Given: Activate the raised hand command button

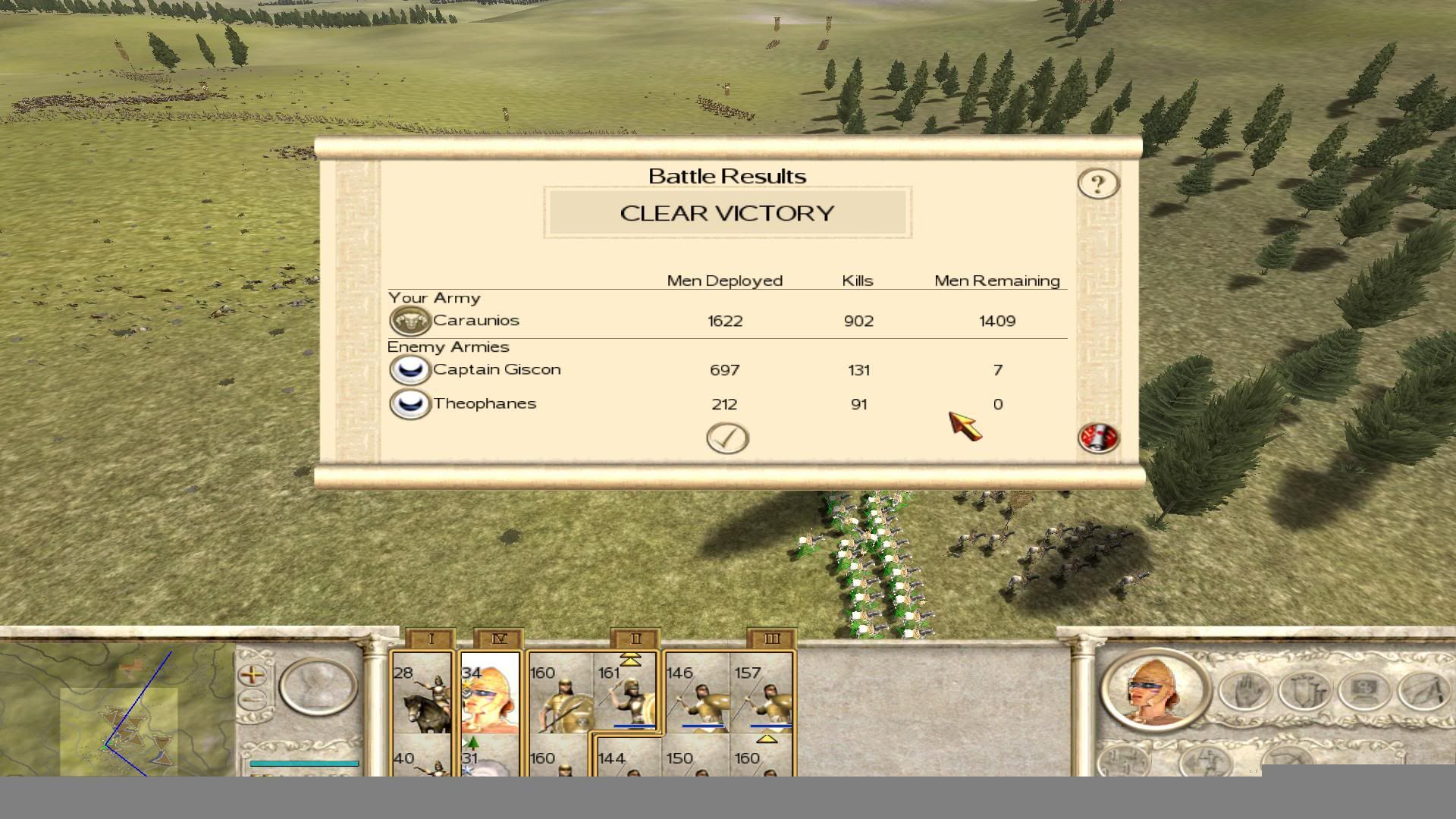Looking at the screenshot, I should pyautogui.click(x=1245, y=692).
